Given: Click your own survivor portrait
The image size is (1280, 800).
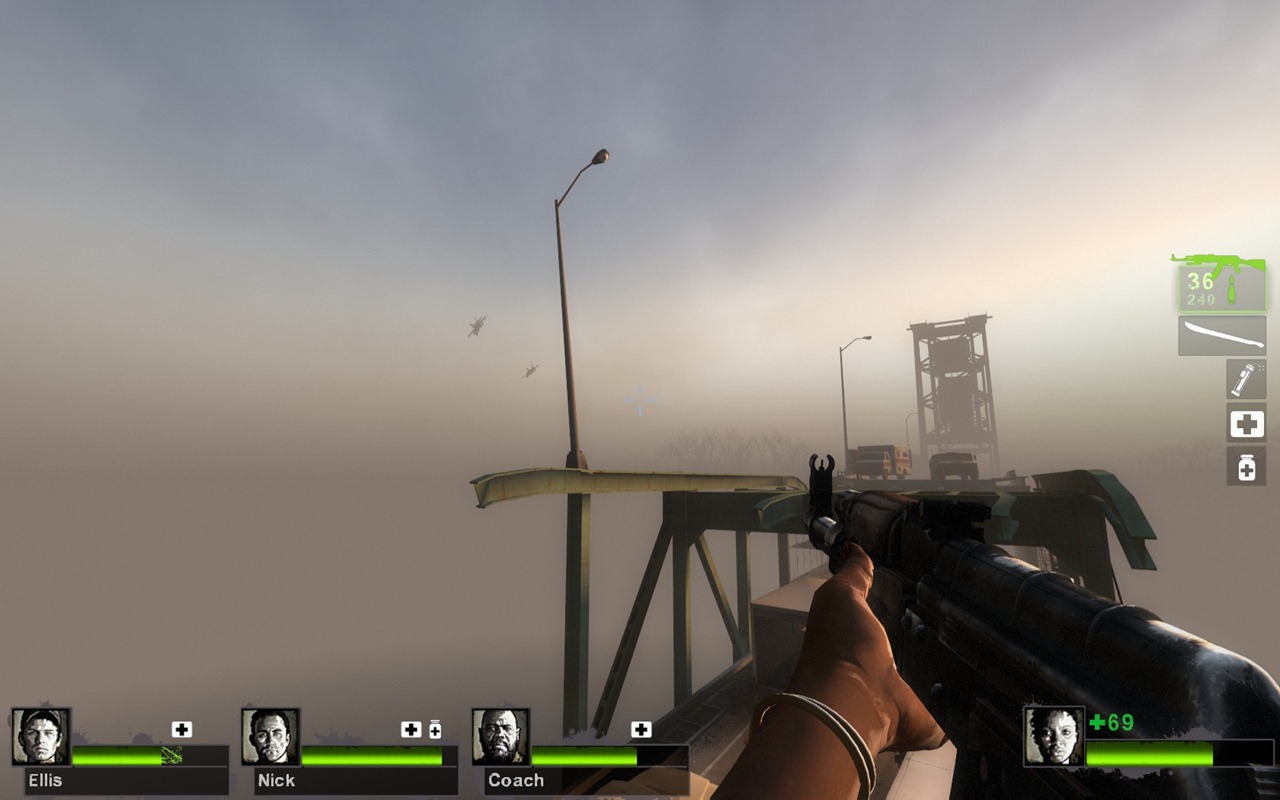Looking at the screenshot, I should (x=1053, y=736).
